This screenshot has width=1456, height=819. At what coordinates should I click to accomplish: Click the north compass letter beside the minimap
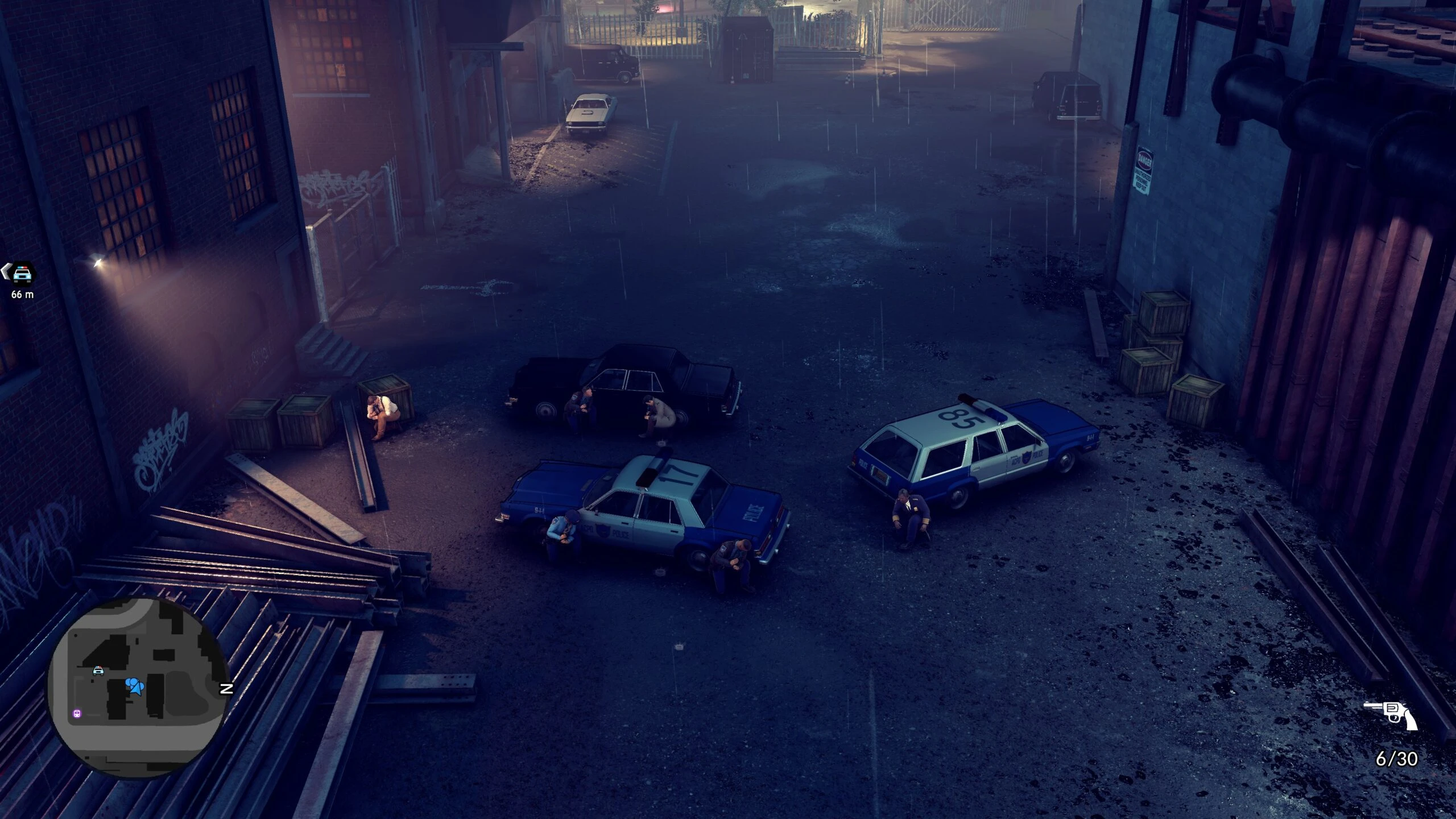[x=227, y=689]
